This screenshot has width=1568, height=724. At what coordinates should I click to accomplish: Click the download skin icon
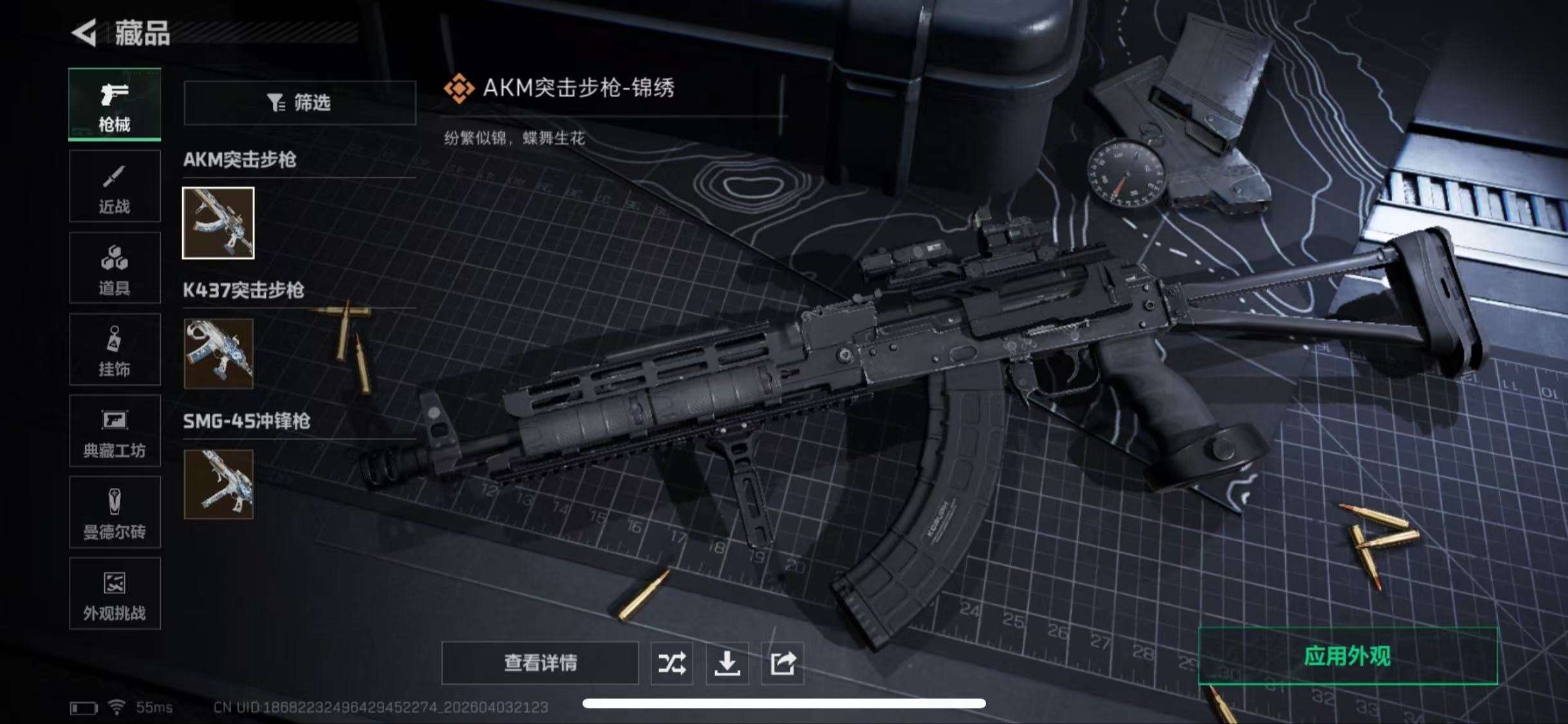pyautogui.click(x=727, y=663)
